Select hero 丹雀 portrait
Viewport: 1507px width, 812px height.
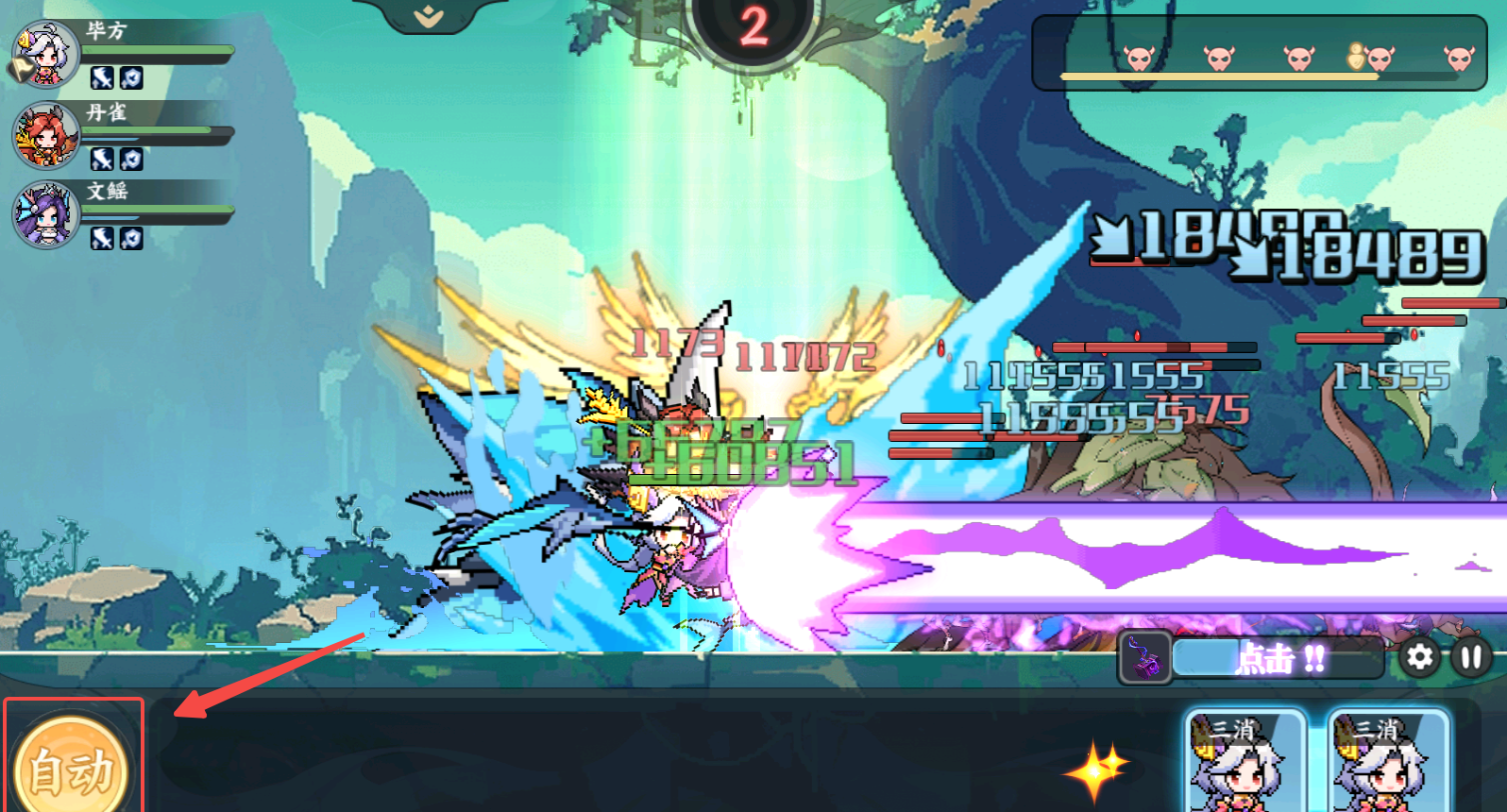click(x=46, y=135)
